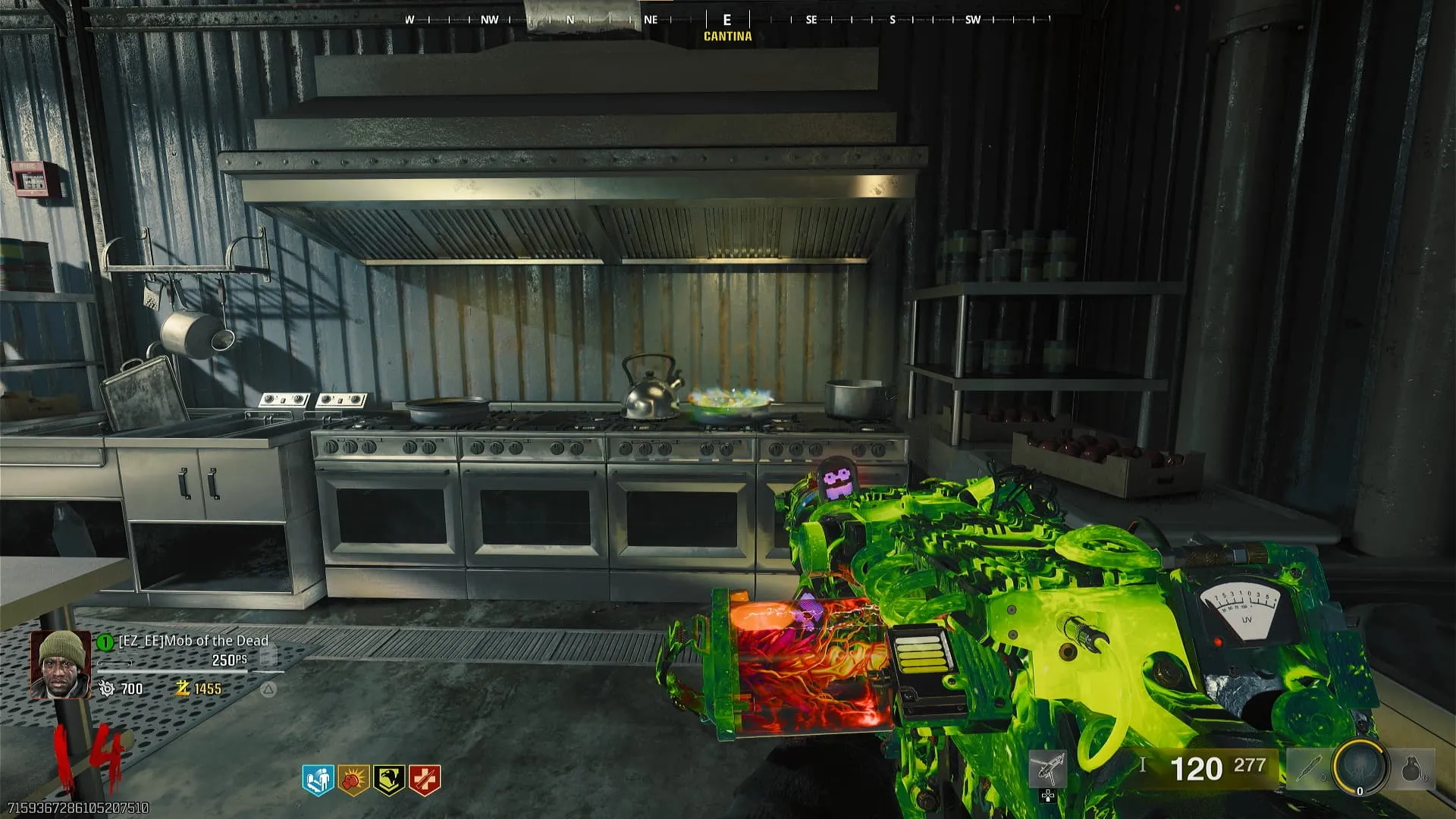Select the red cross Jugger-Nog perk icon
Image resolution: width=1456 pixels, height=819 pixels.
[424, 780]
